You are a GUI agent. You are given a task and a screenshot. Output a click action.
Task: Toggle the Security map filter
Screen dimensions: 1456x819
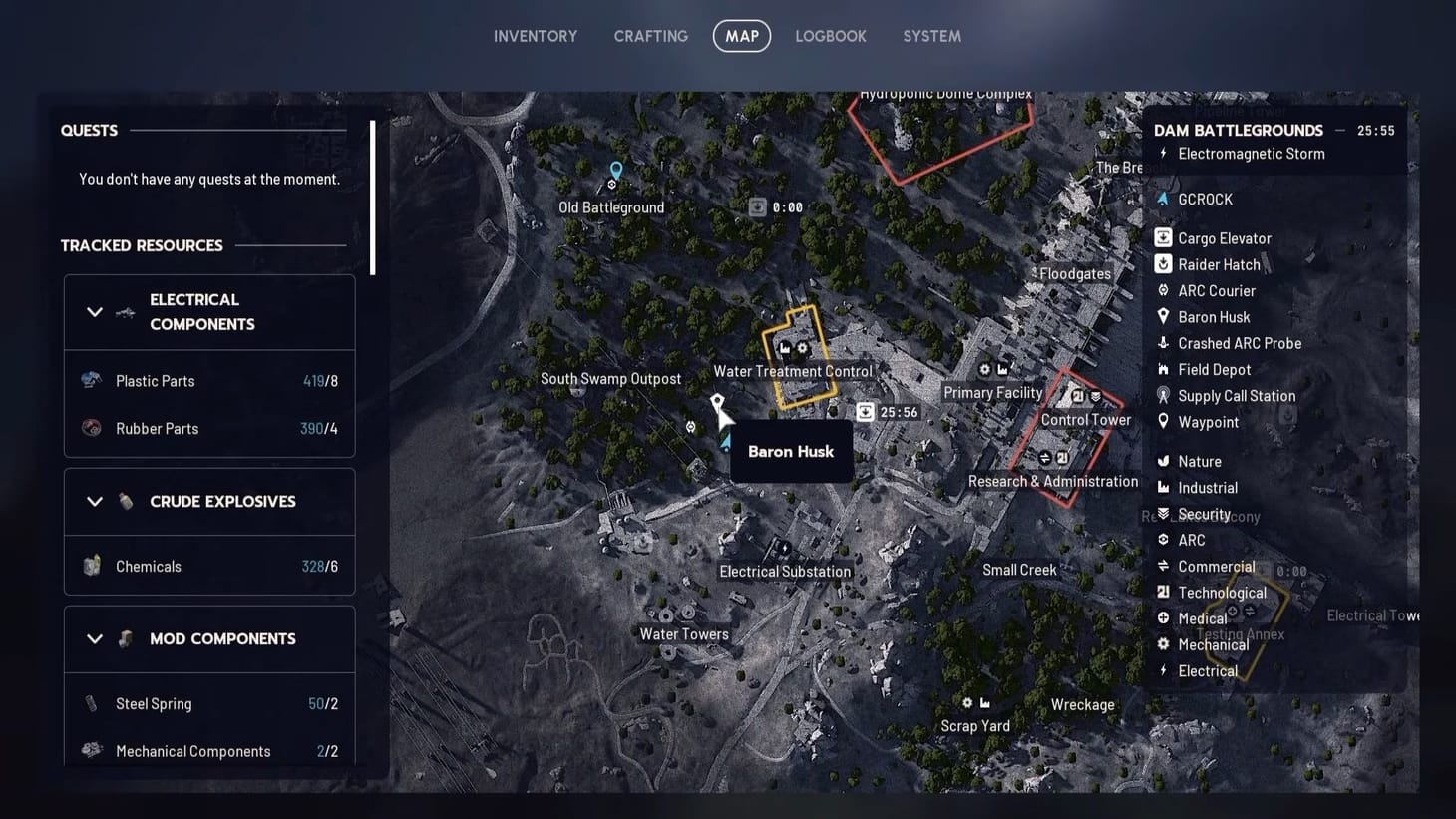pyautogui.click(x=1163, y=513)
